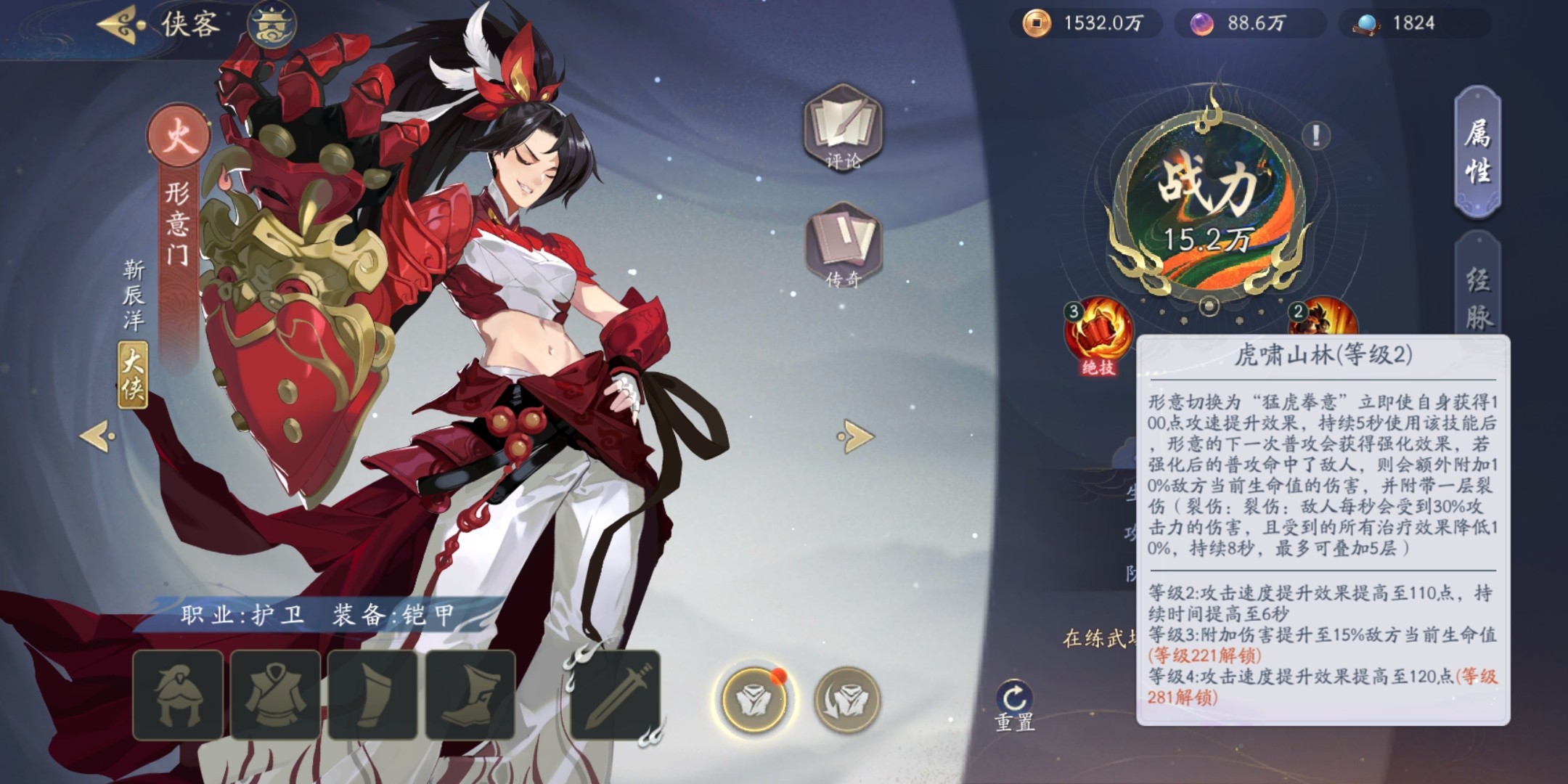Select the sword weapon slot
The width and height of the screenshot is (1568, 784).
[x=616, y=695]
